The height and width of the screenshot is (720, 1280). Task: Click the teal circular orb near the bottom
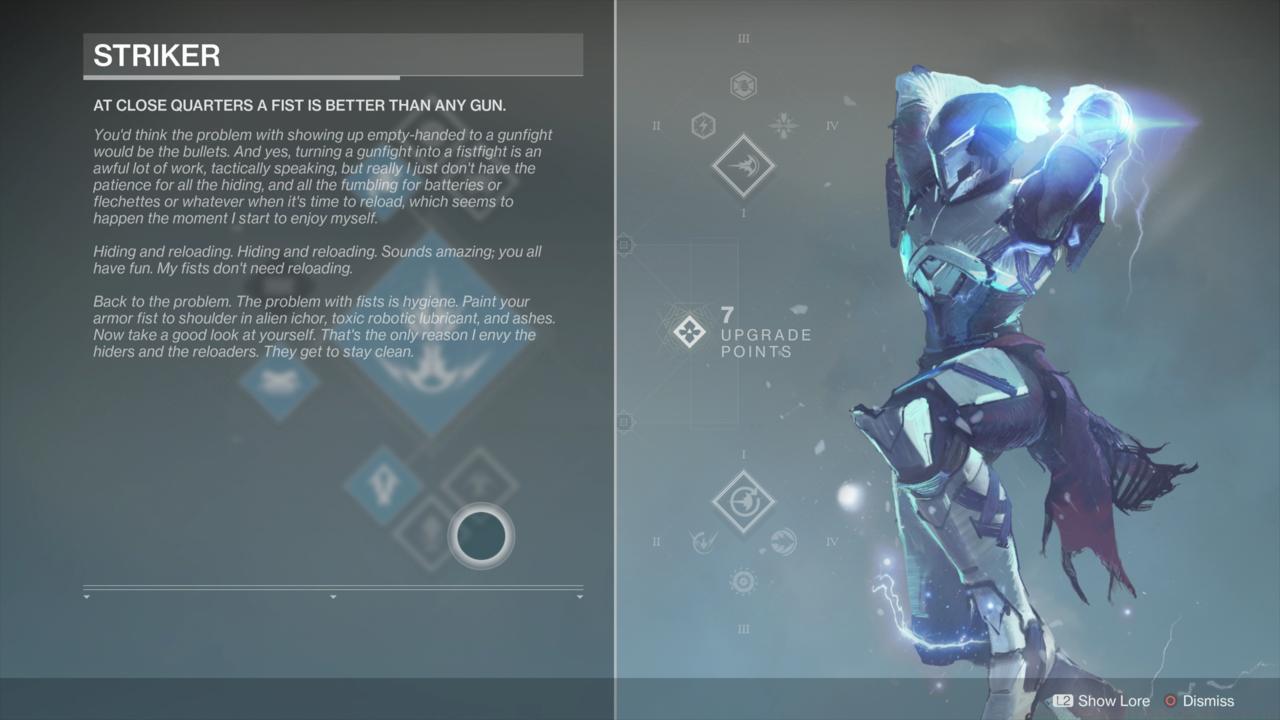point(480,535)
